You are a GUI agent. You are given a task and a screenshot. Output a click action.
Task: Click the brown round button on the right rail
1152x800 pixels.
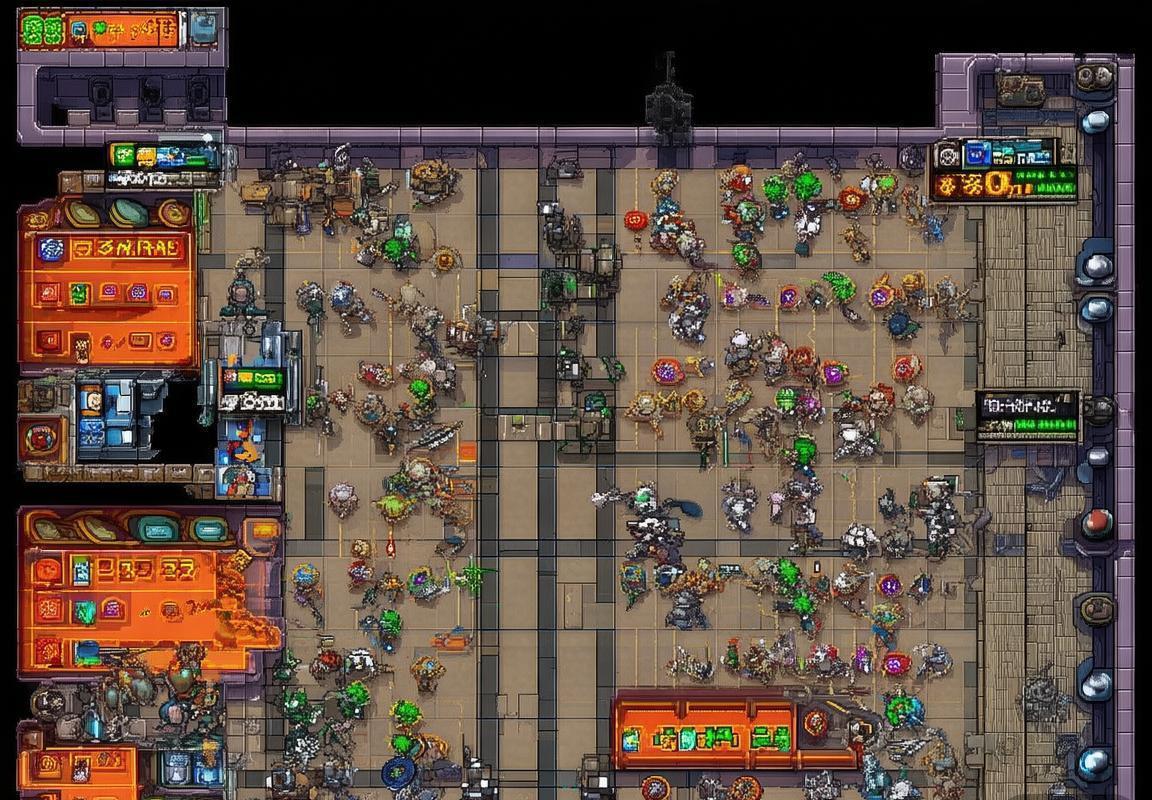[x=1098, y=609]
